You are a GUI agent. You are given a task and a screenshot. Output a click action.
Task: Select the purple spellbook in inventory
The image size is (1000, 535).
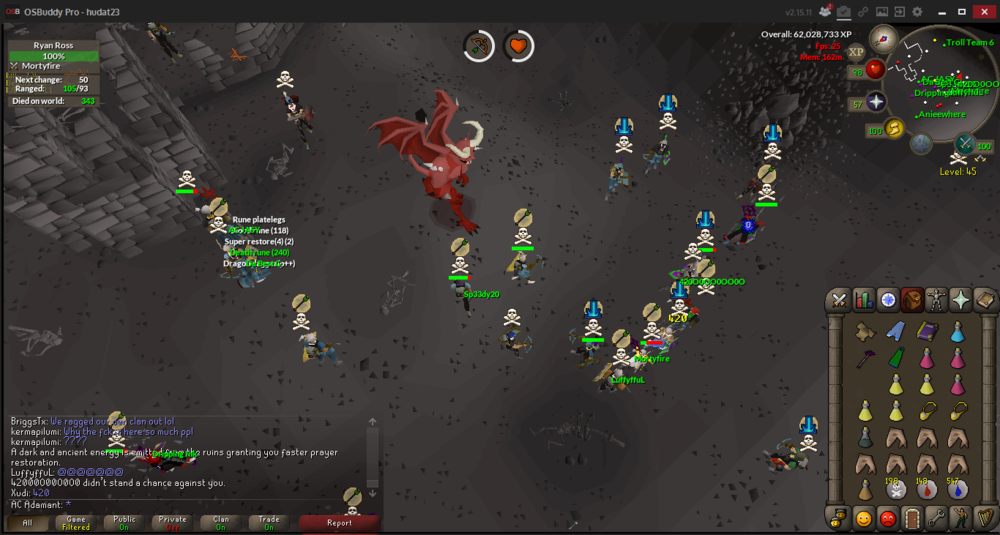[926, 332]
